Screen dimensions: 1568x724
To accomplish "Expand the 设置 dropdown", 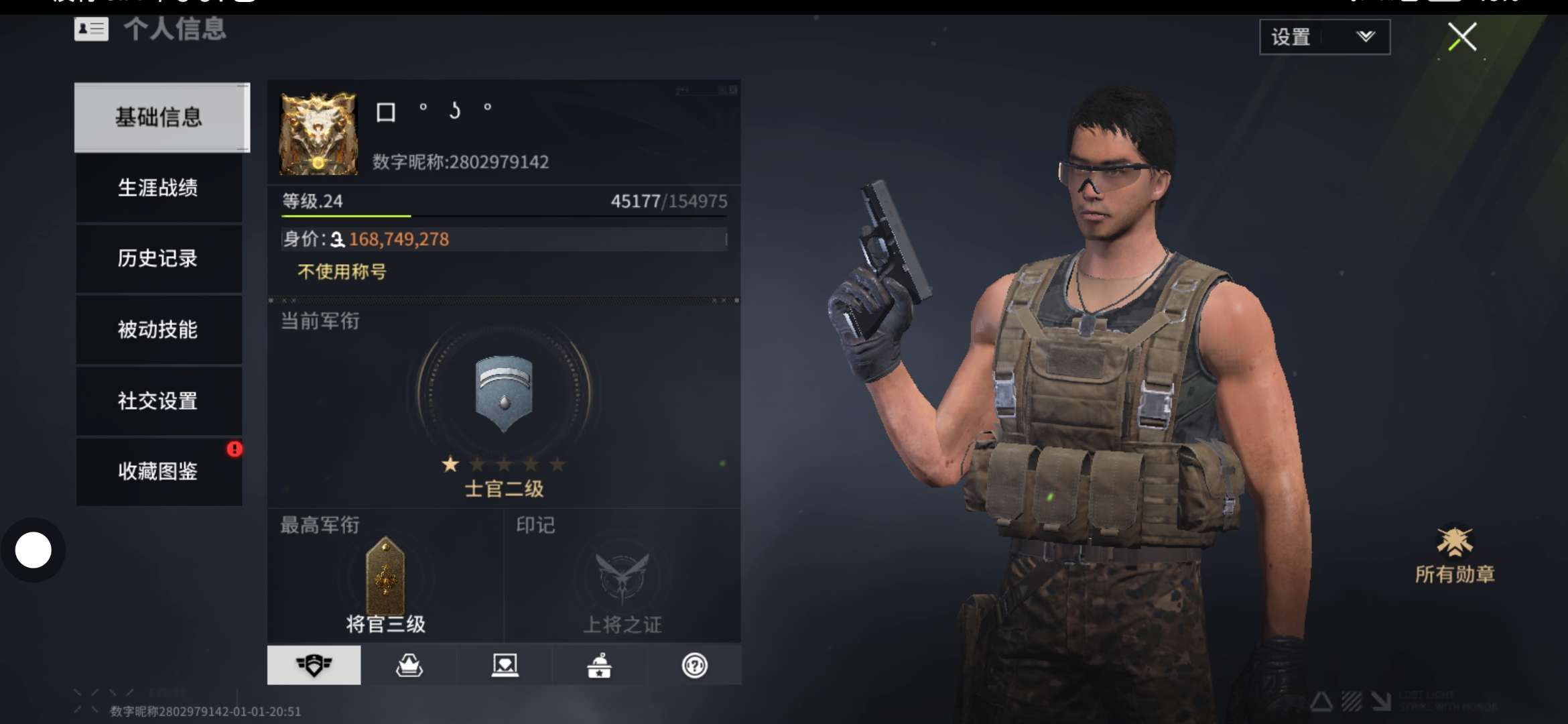I will 1324,37.
